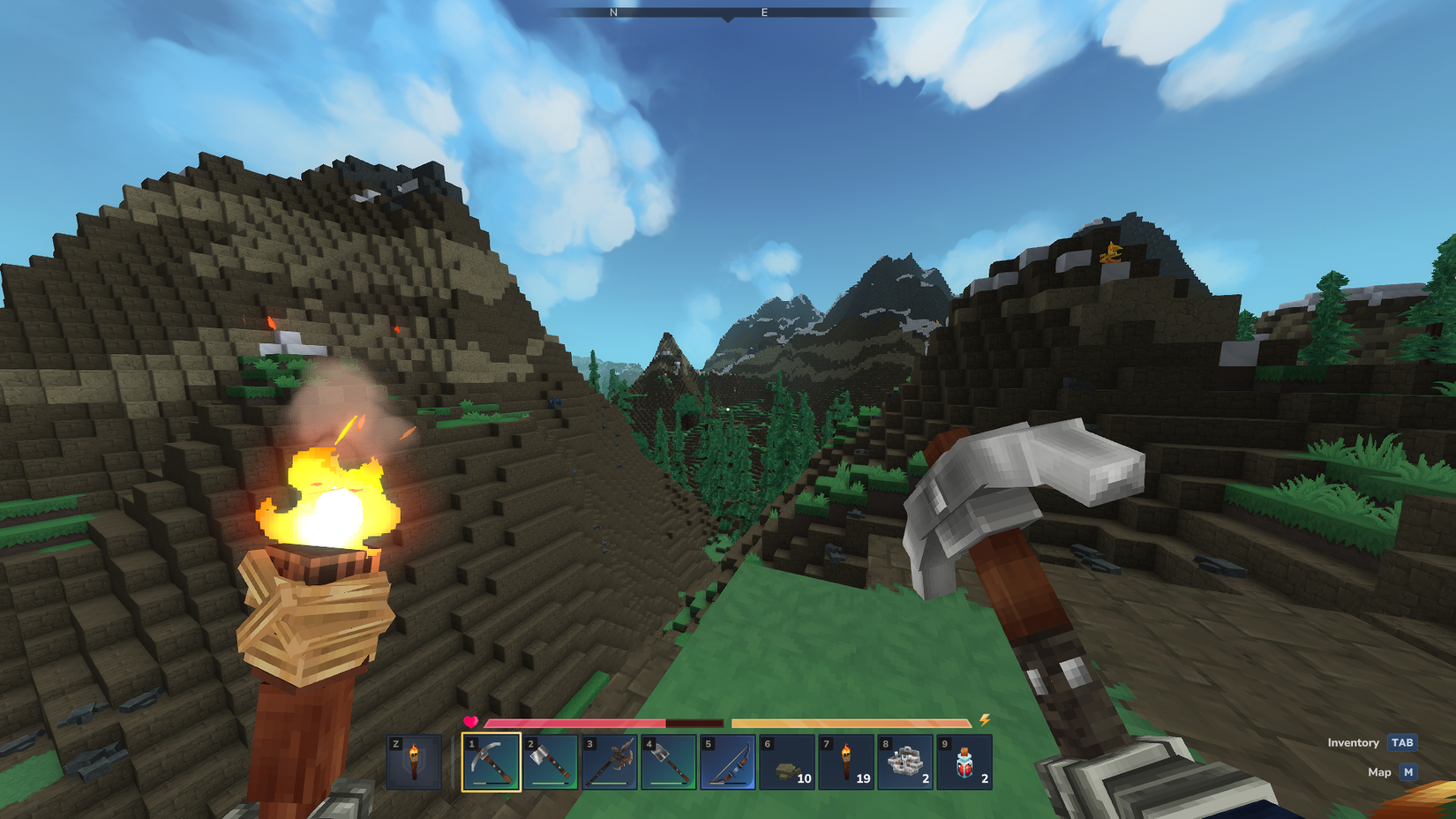Select the stone pile in slot 8

[x=904, y=763]
